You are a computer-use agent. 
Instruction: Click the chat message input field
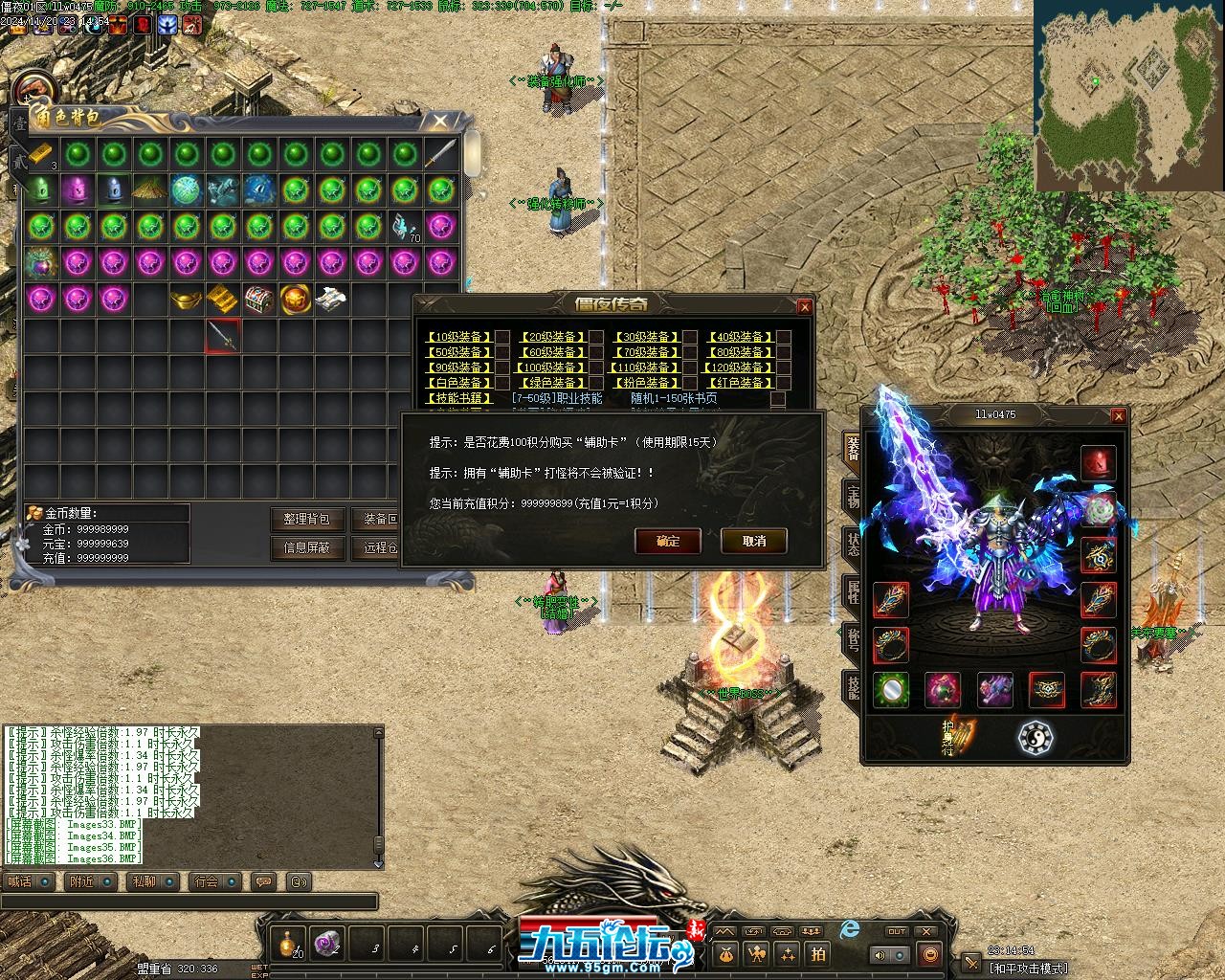coord(189,902)
